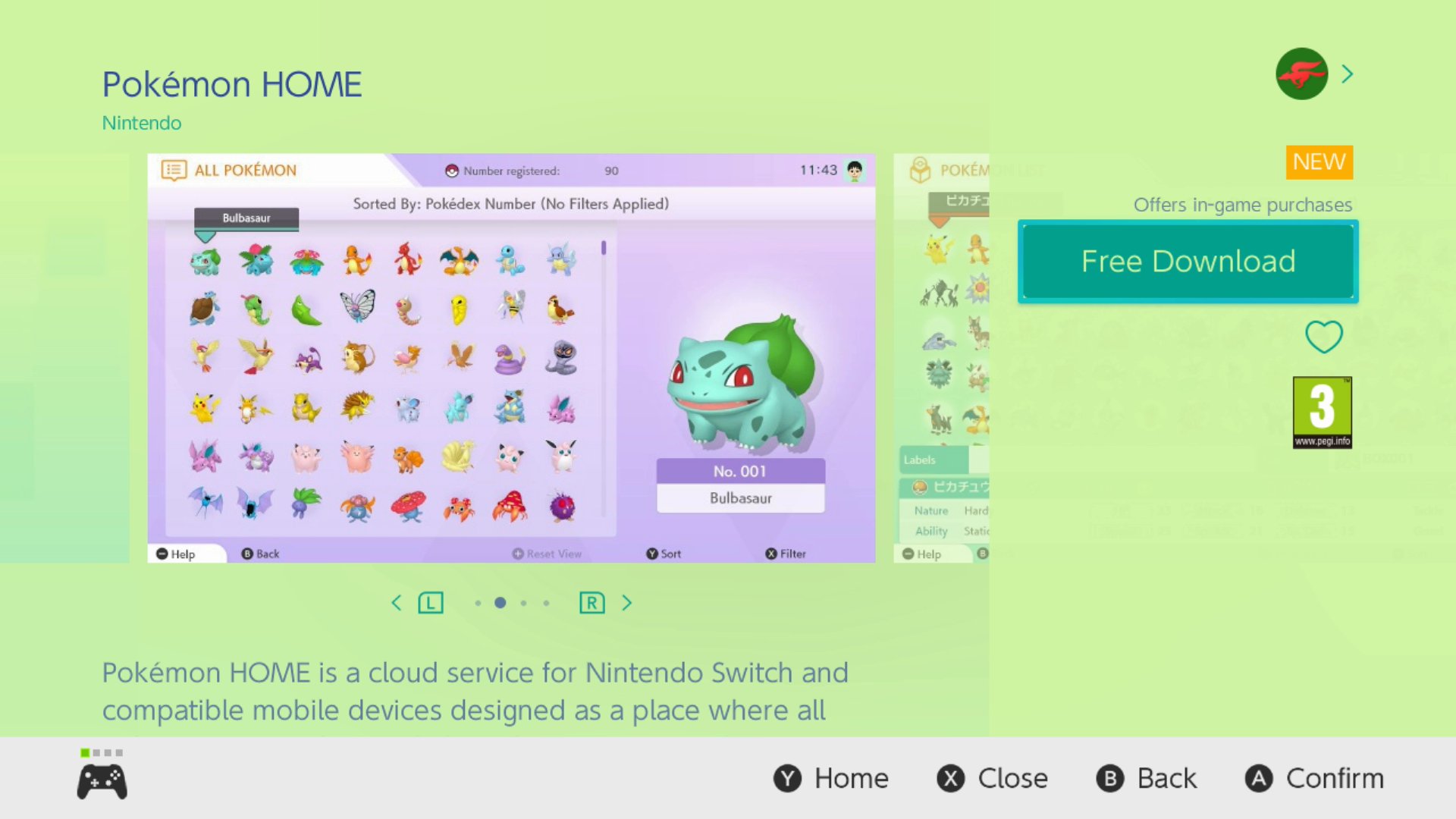Image resolution: width=1456 pixels, height=819 pixels.
Task: Click the L button carousel icon
Action: point(430,602)
